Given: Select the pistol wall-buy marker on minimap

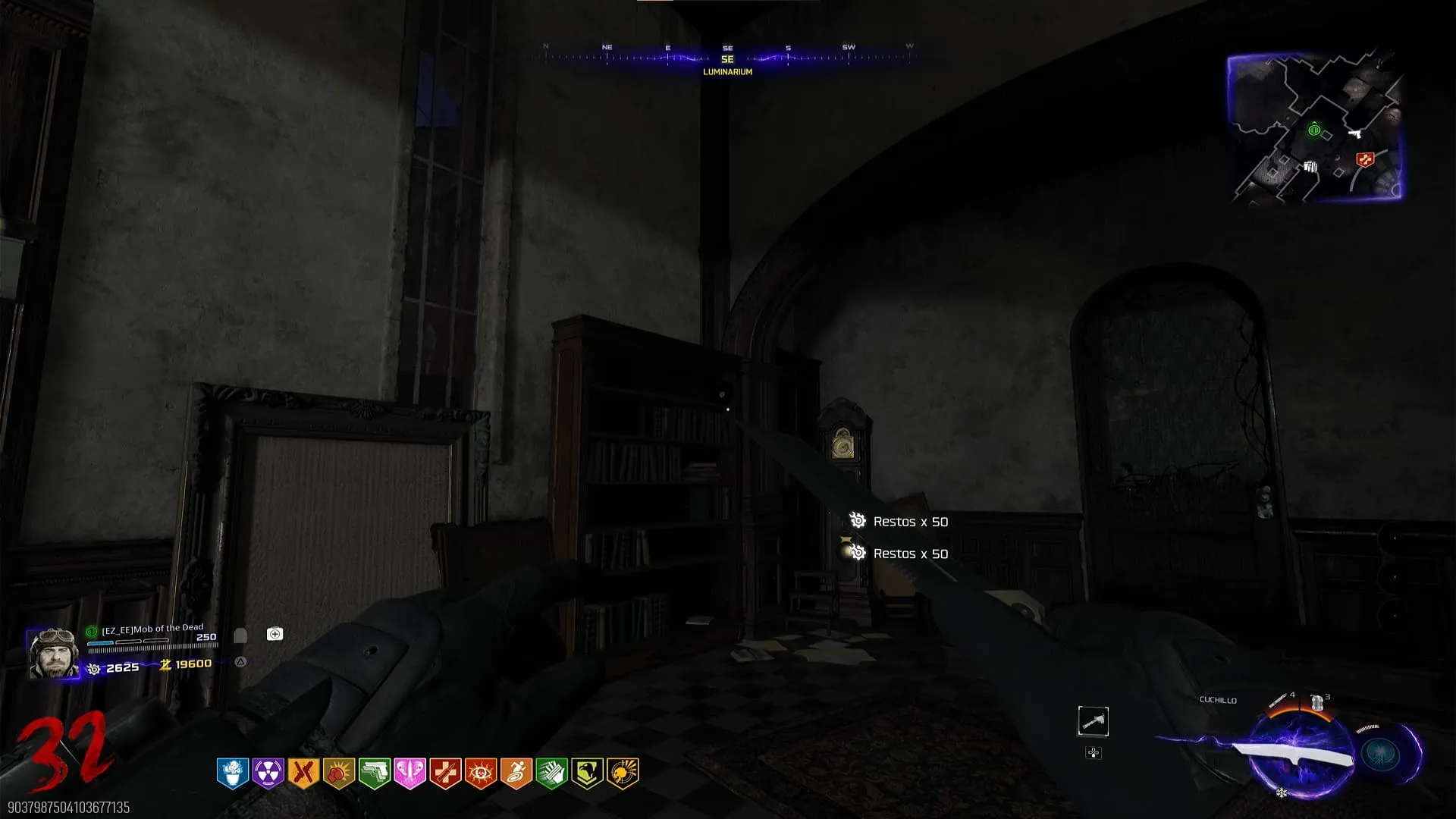Looking at the screenshot, I should (1355, 134).
